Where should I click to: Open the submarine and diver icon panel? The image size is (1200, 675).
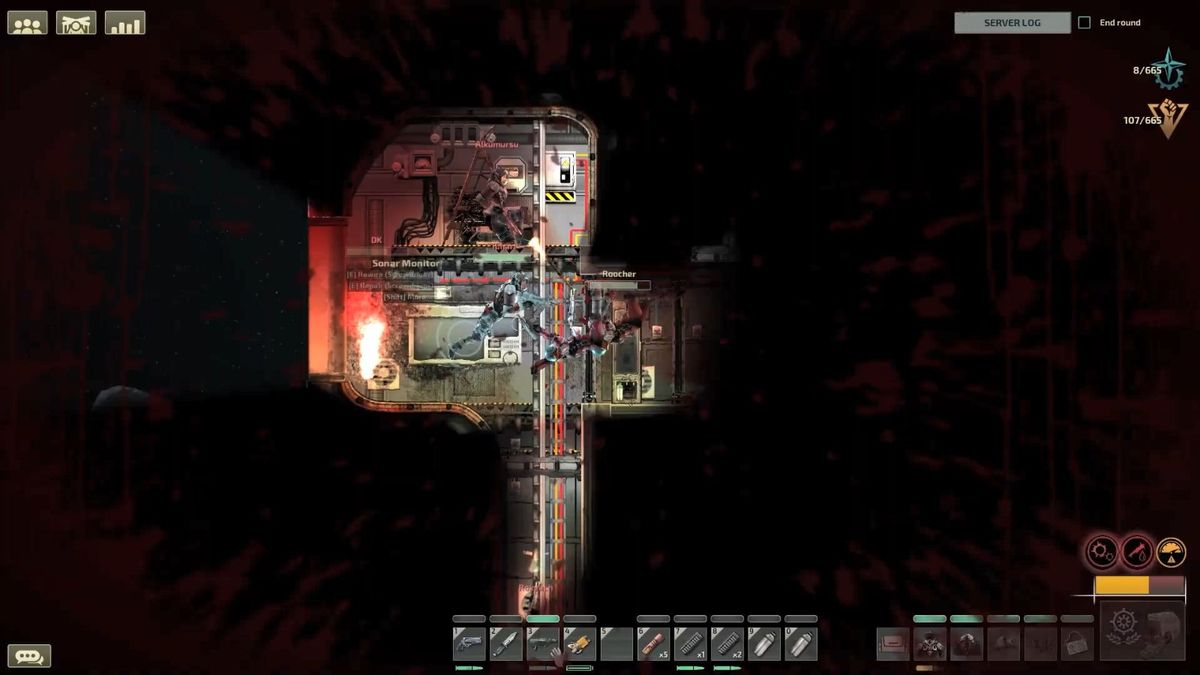click(x=76, y=22)
